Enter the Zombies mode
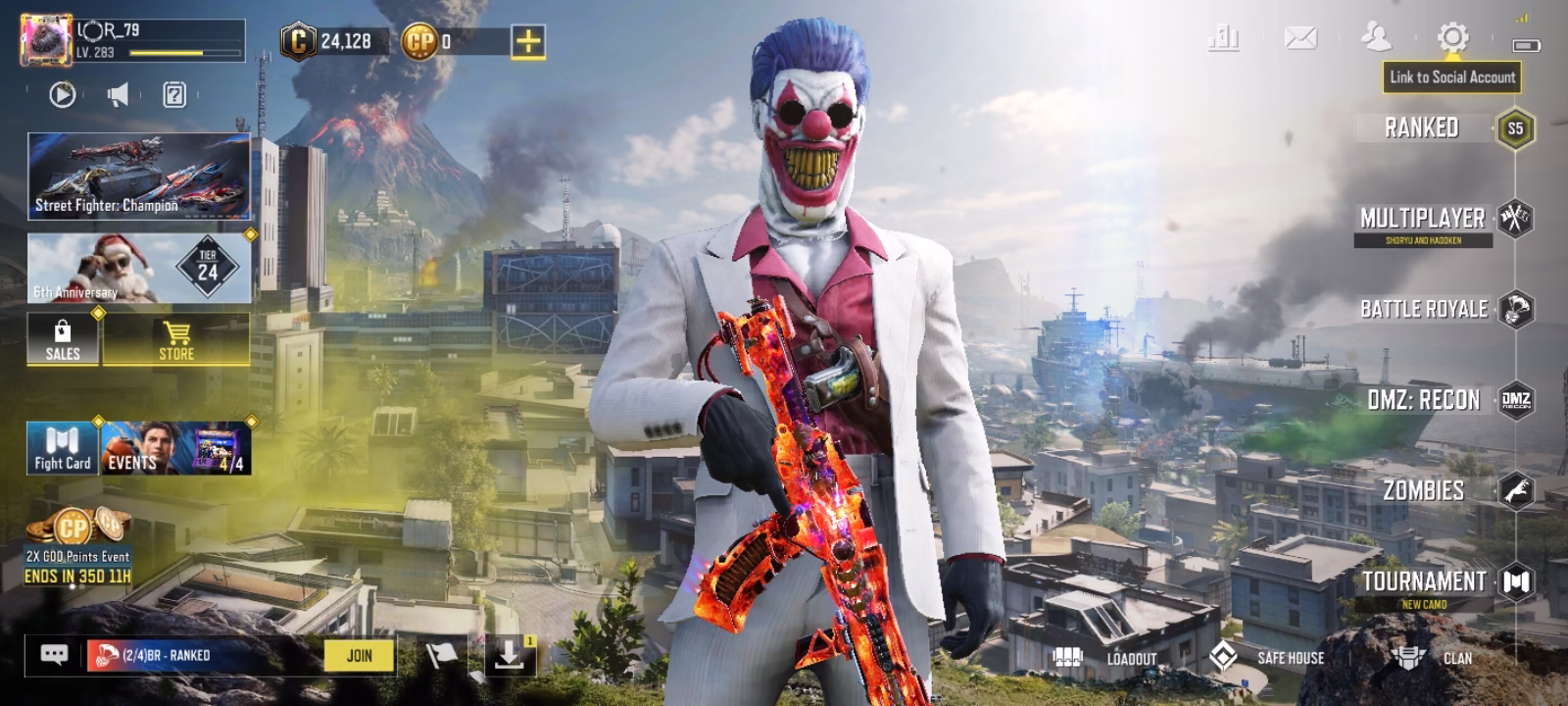 1424,490
